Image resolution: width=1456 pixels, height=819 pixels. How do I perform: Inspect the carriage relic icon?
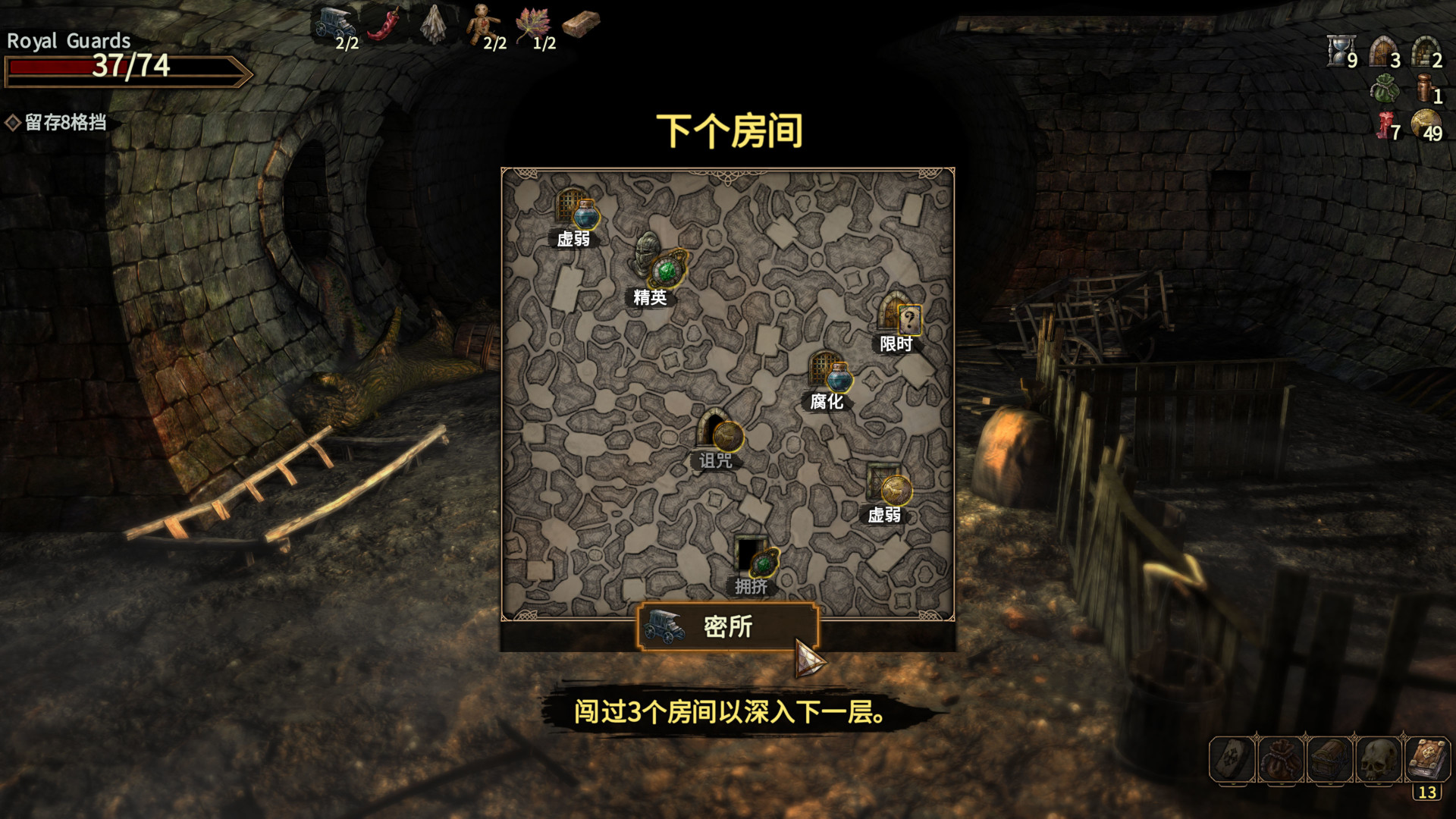pyautogui.click(x=334, y=23)
